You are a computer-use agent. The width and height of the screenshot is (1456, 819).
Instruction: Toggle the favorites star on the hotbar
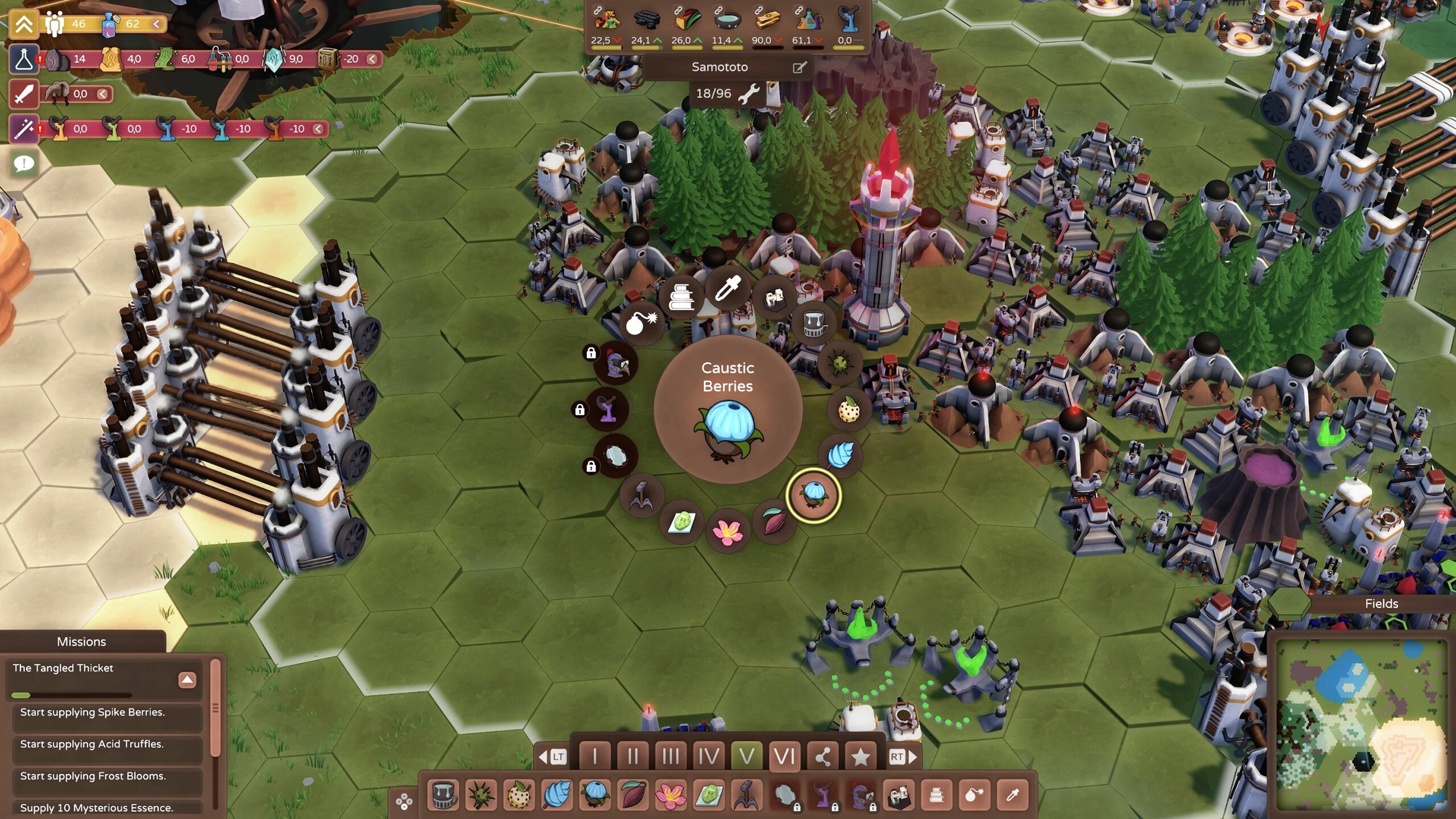(x=861, y=757)
